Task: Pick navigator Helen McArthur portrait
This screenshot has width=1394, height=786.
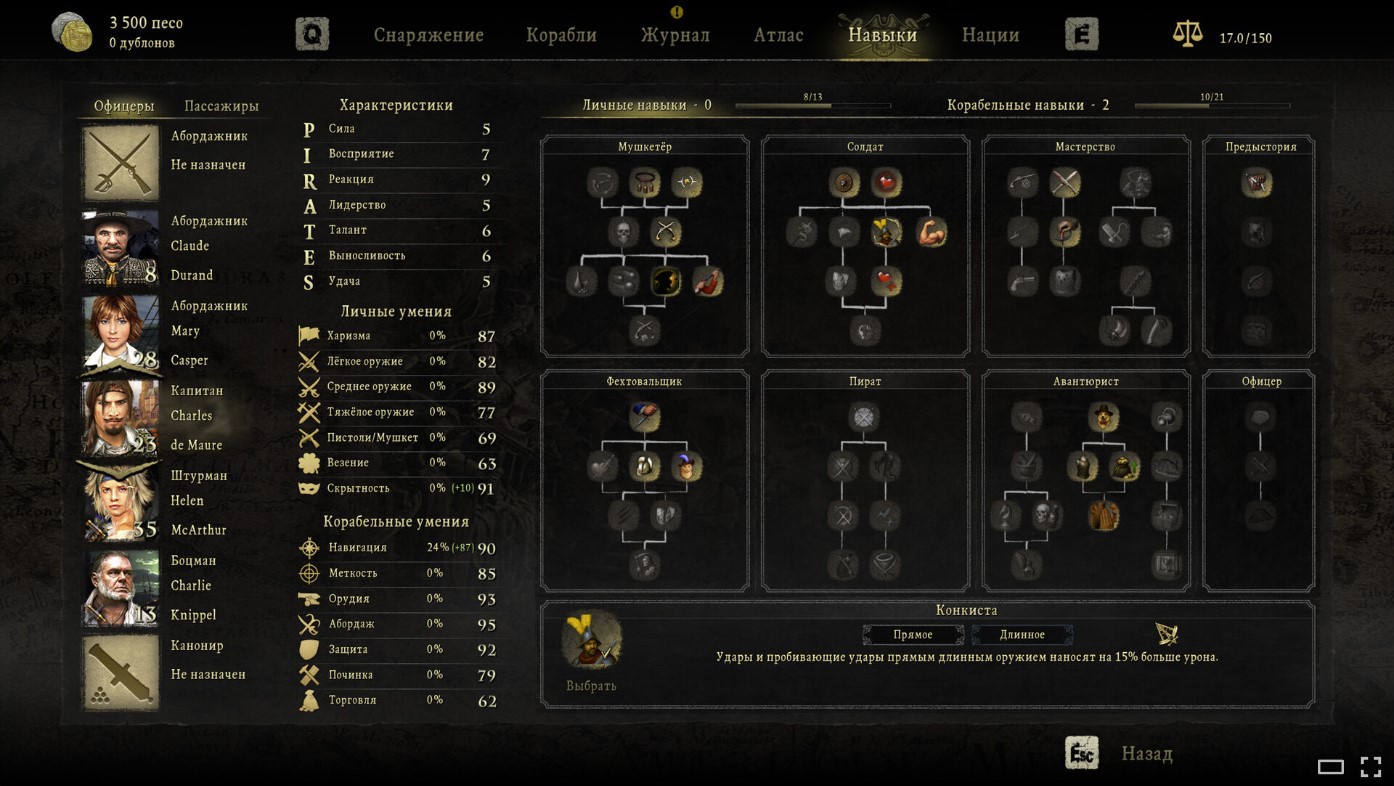Action: tap(121, 502)
